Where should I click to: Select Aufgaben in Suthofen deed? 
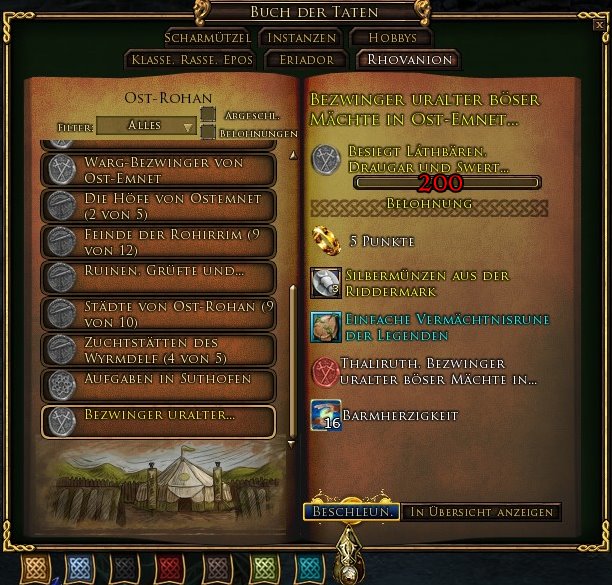coord(159,383)
